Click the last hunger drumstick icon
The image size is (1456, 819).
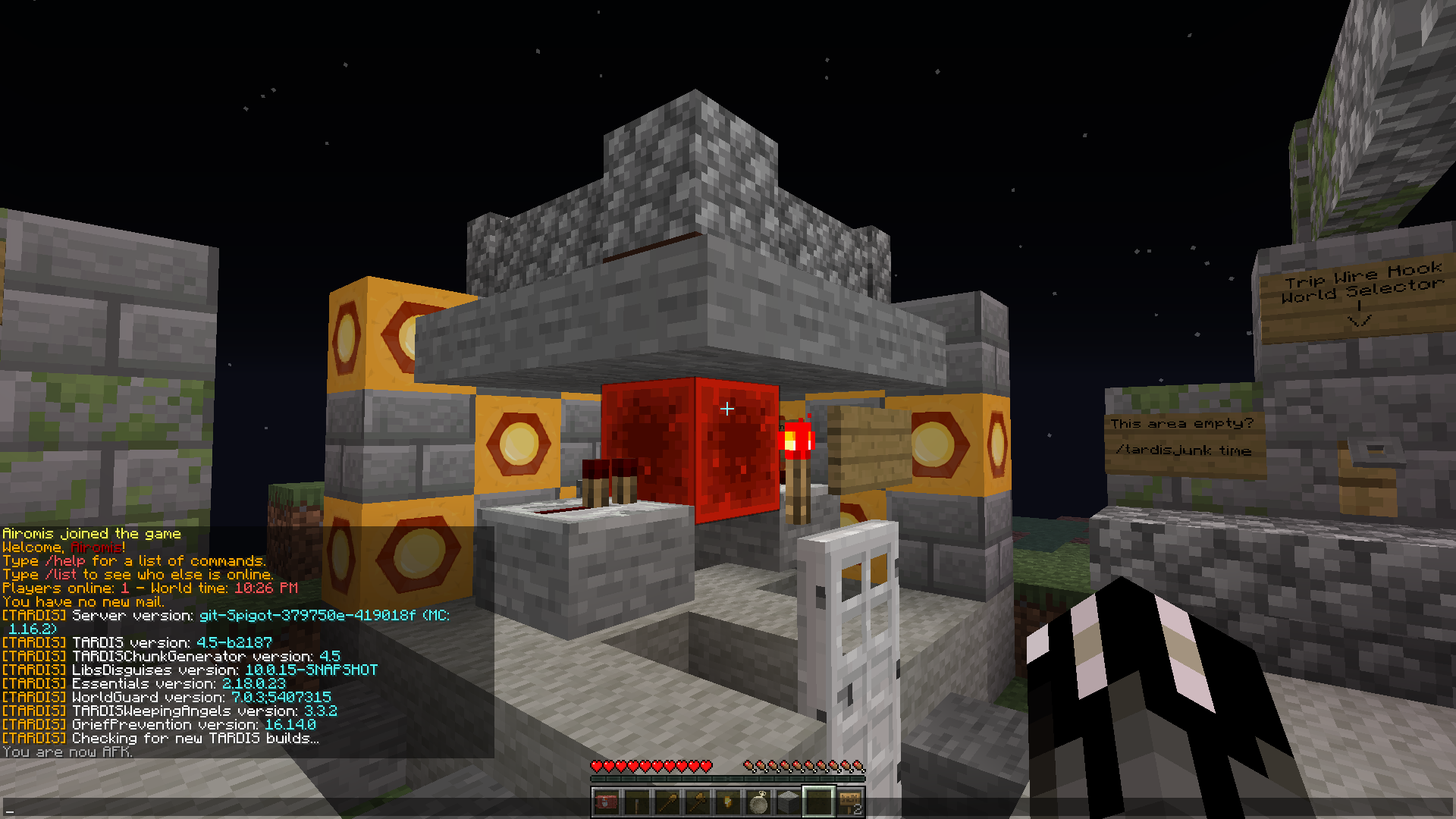[x=857, y=766]
